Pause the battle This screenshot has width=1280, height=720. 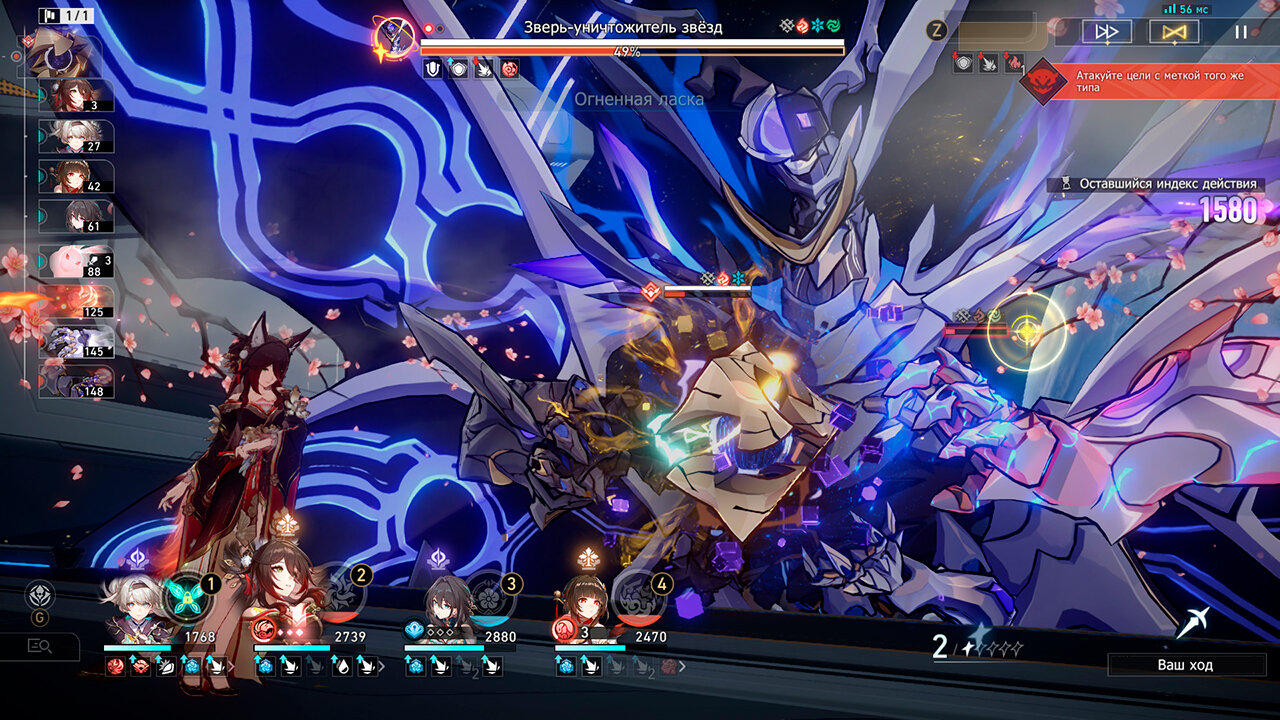(x=1240, y=32)
